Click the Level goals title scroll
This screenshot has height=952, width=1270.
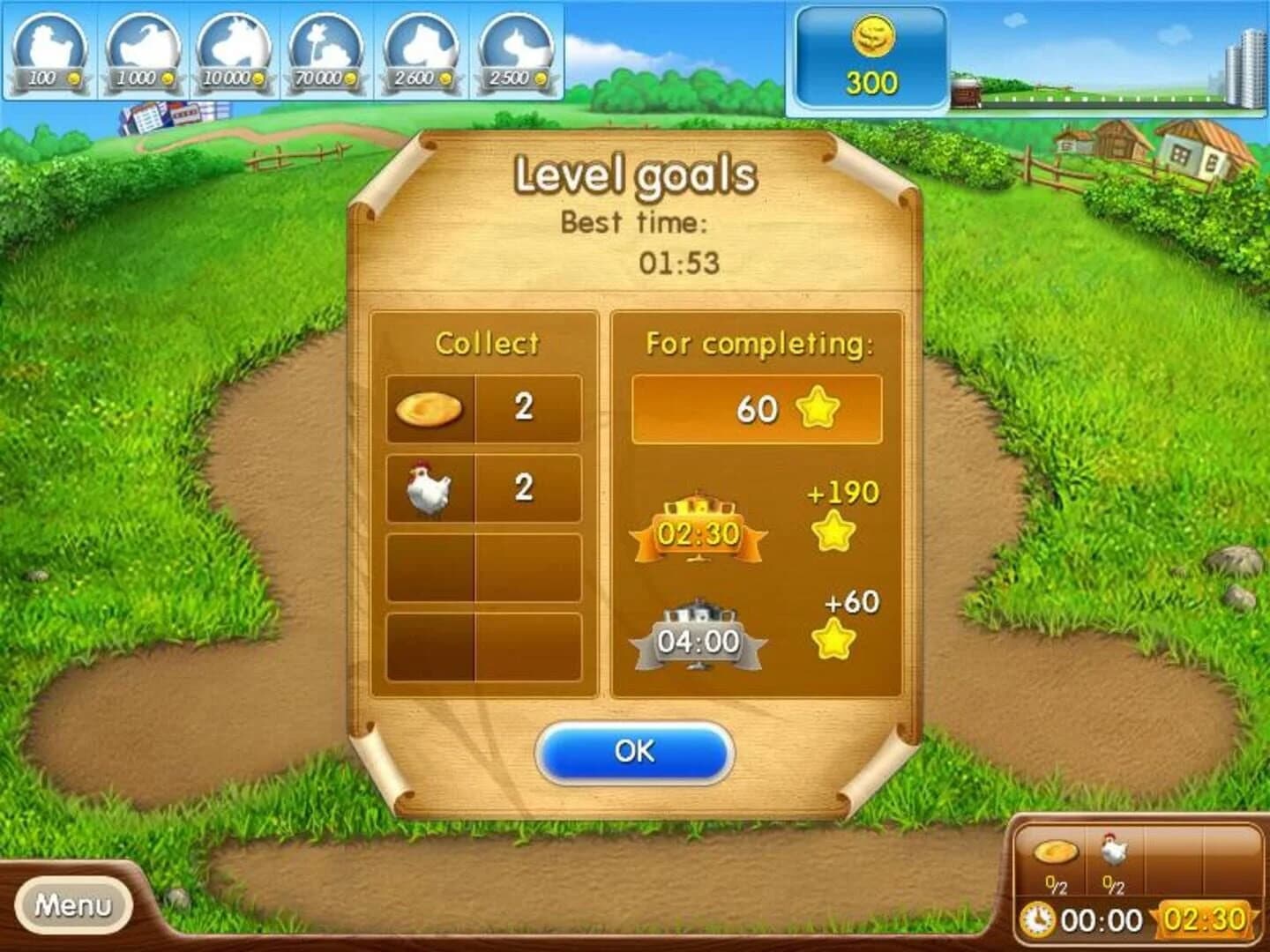point(637,174)
